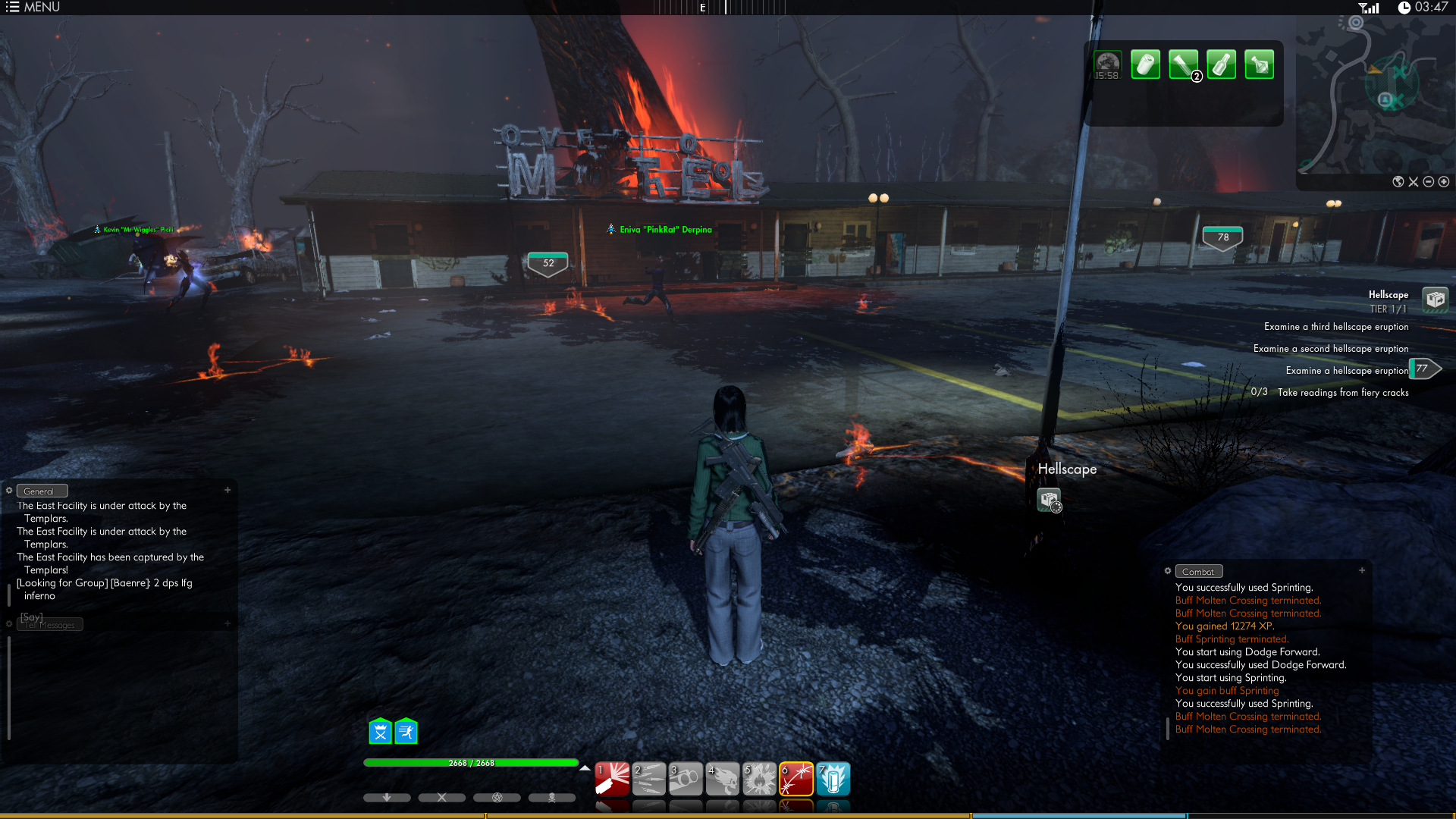
Task: Zoom out the minimap with the minus button
Action: point(1429,182)
